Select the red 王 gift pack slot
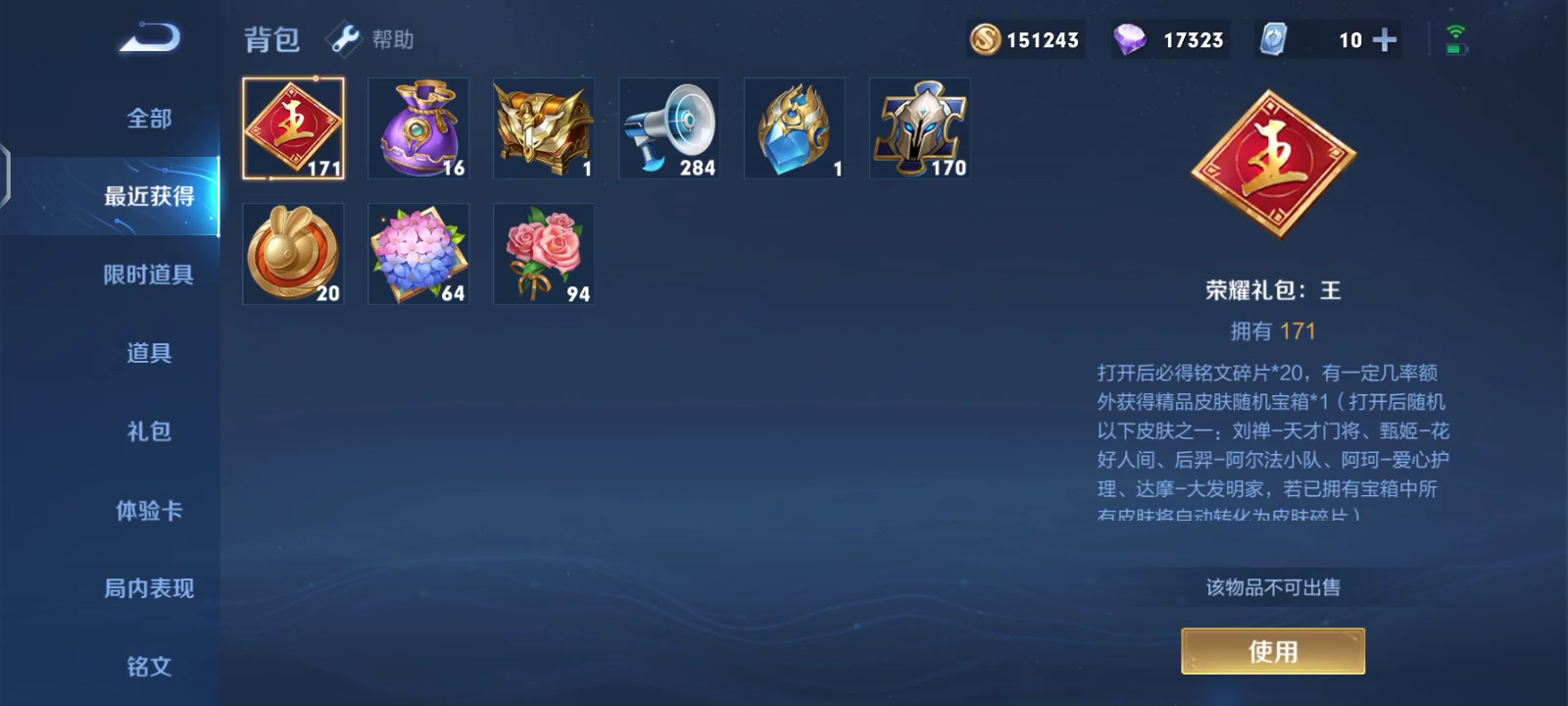This screenshot has height=706, width=1568. (293, 128)
